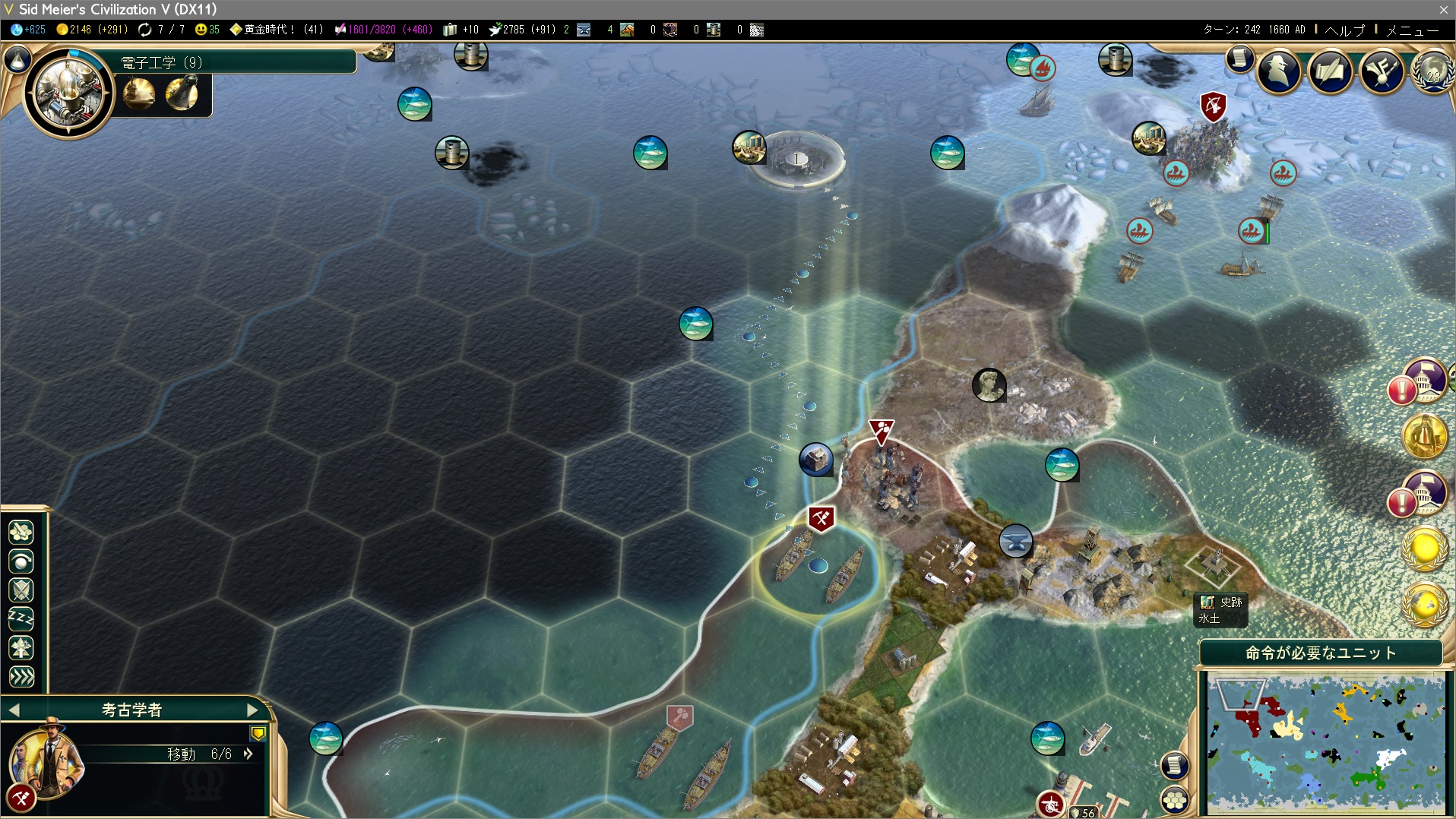Click the 命令が必要なユニット button
The width and height of the screenshot is (1456, 819).
point(1320,653)
